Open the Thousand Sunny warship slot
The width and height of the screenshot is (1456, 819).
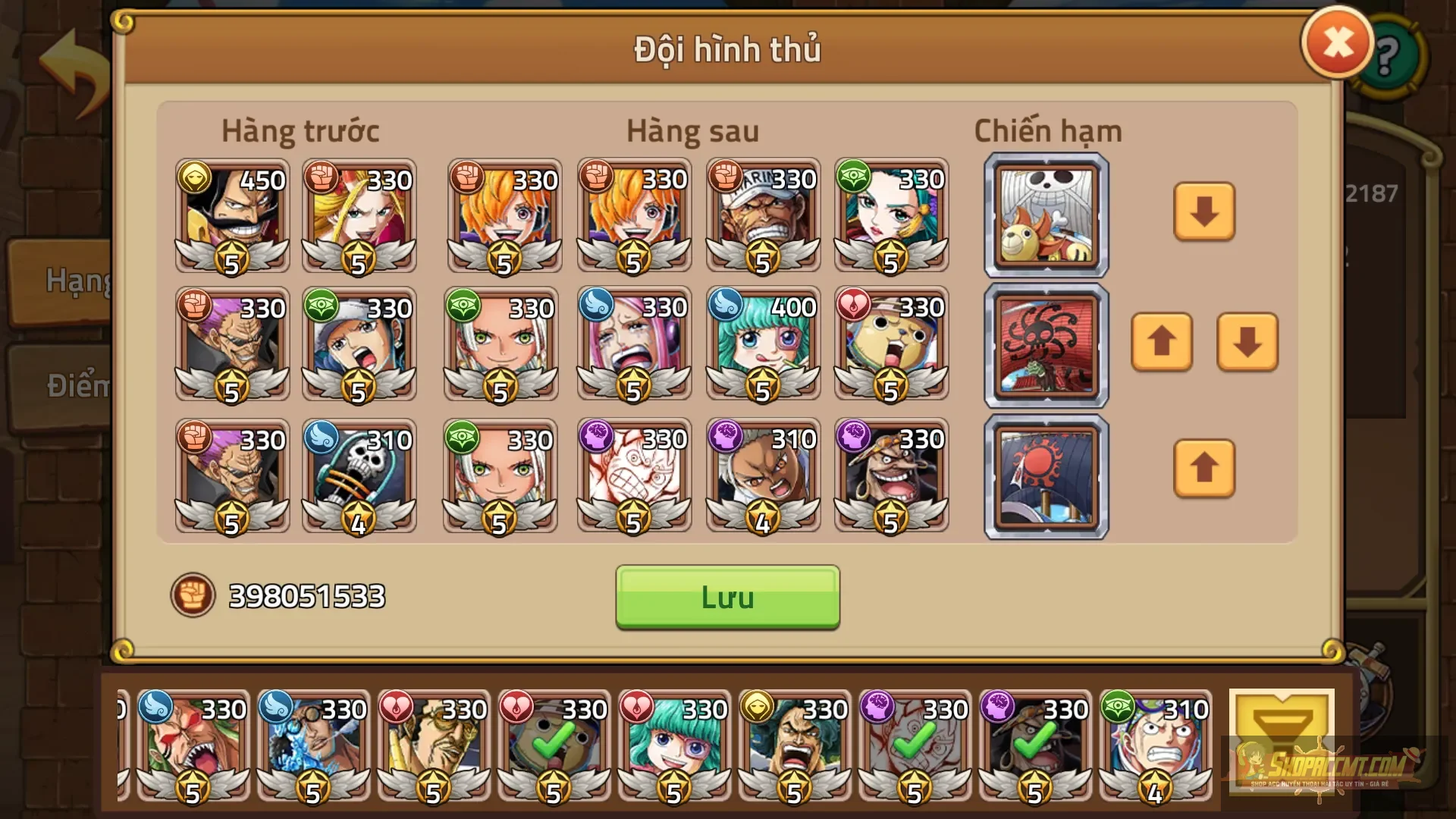coord(1045,215)
